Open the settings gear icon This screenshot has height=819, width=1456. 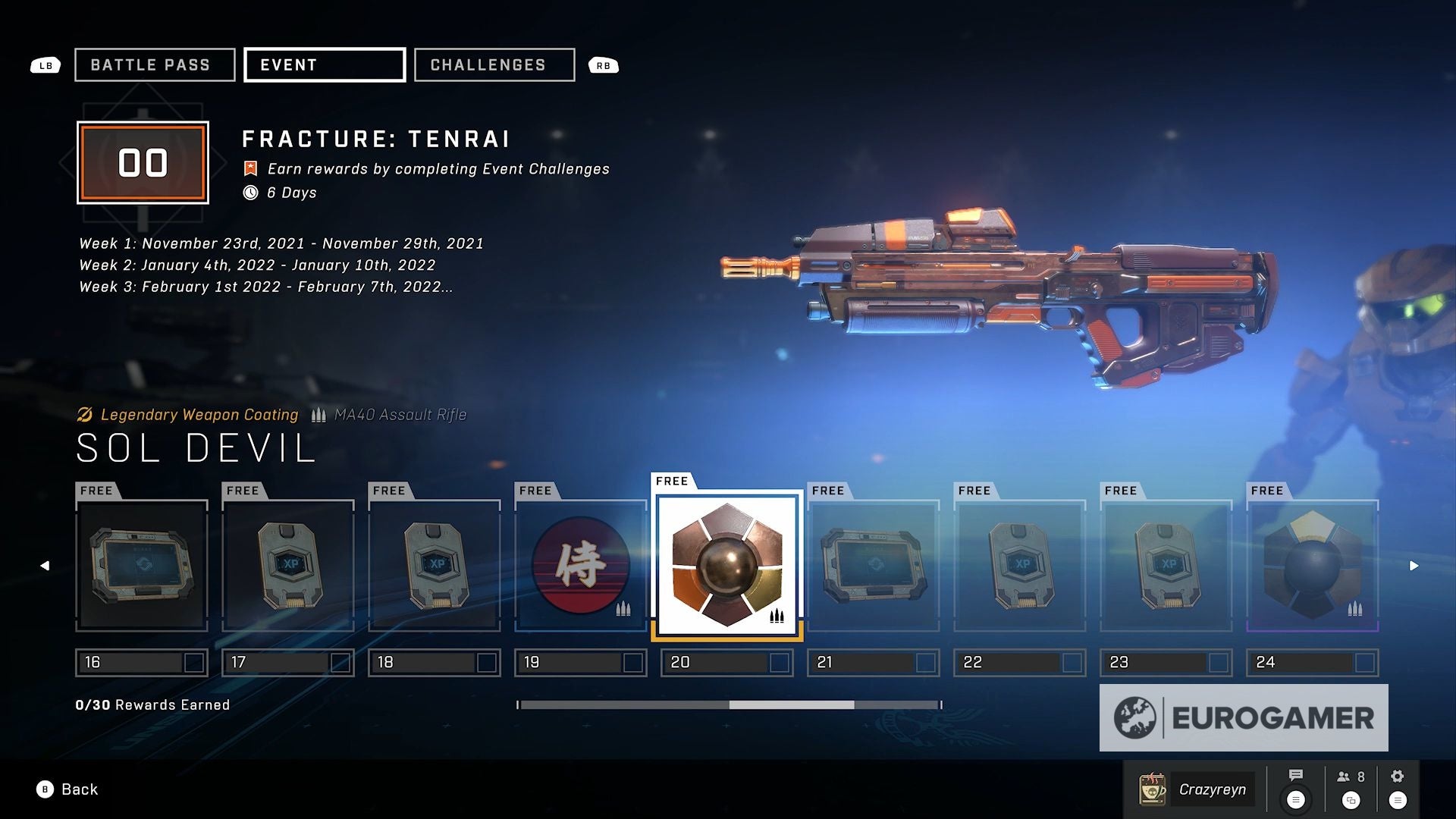1398,776
